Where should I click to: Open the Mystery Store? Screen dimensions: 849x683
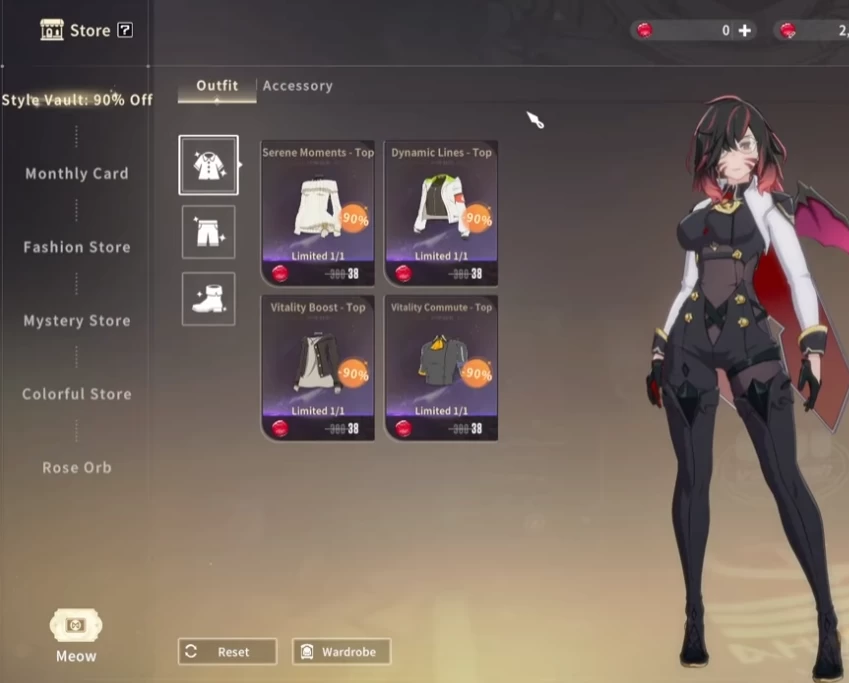(77, 321)
